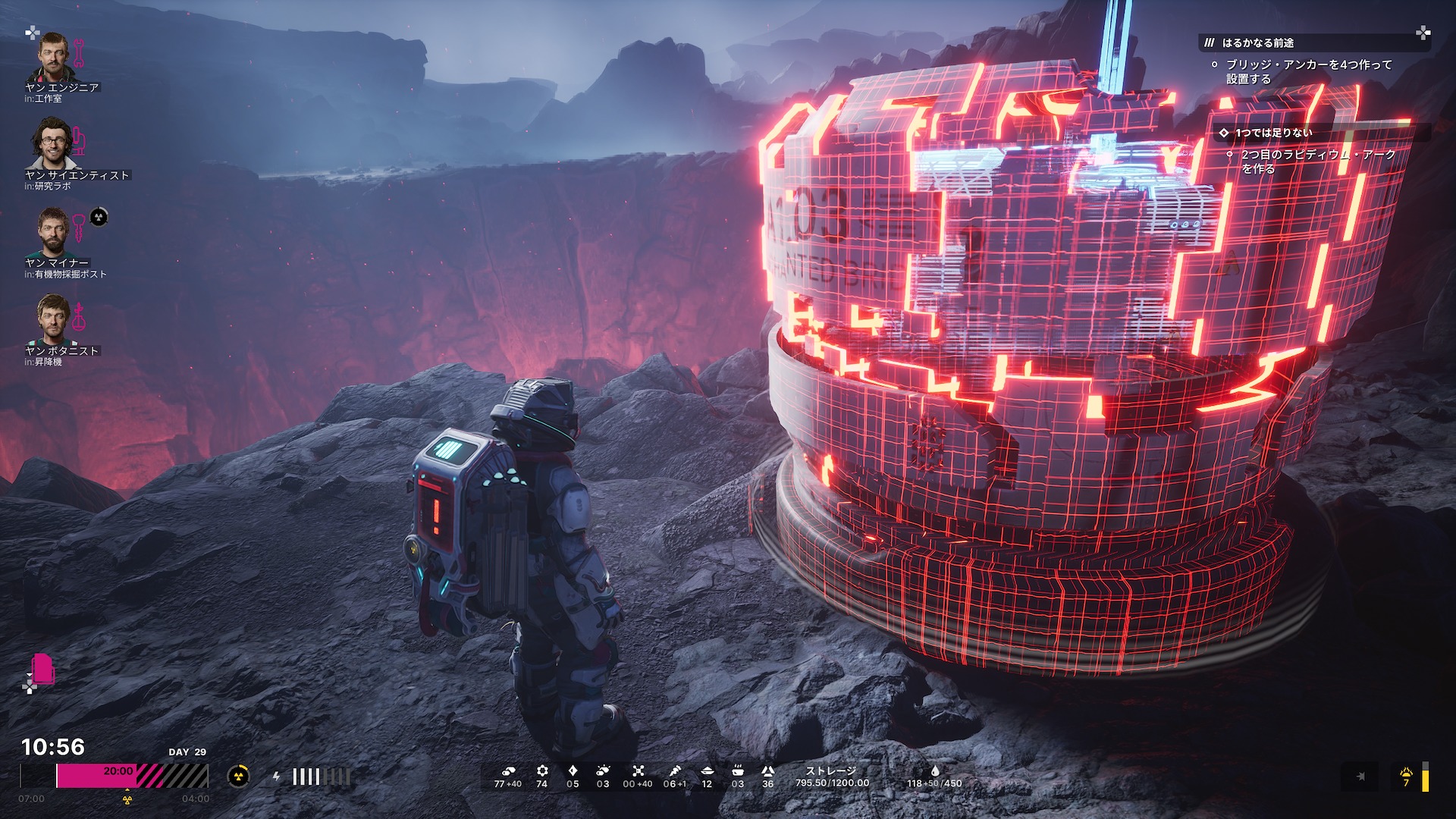Show the ストレージ storage details

832,777
